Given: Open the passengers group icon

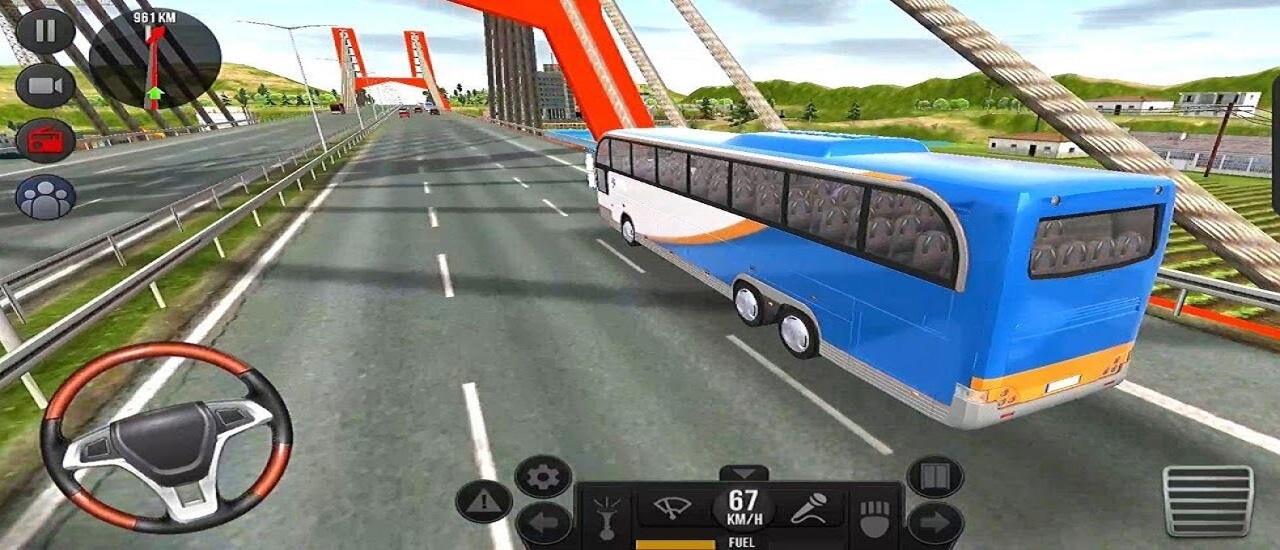Looking at the screenshot, I should [45, 196].
